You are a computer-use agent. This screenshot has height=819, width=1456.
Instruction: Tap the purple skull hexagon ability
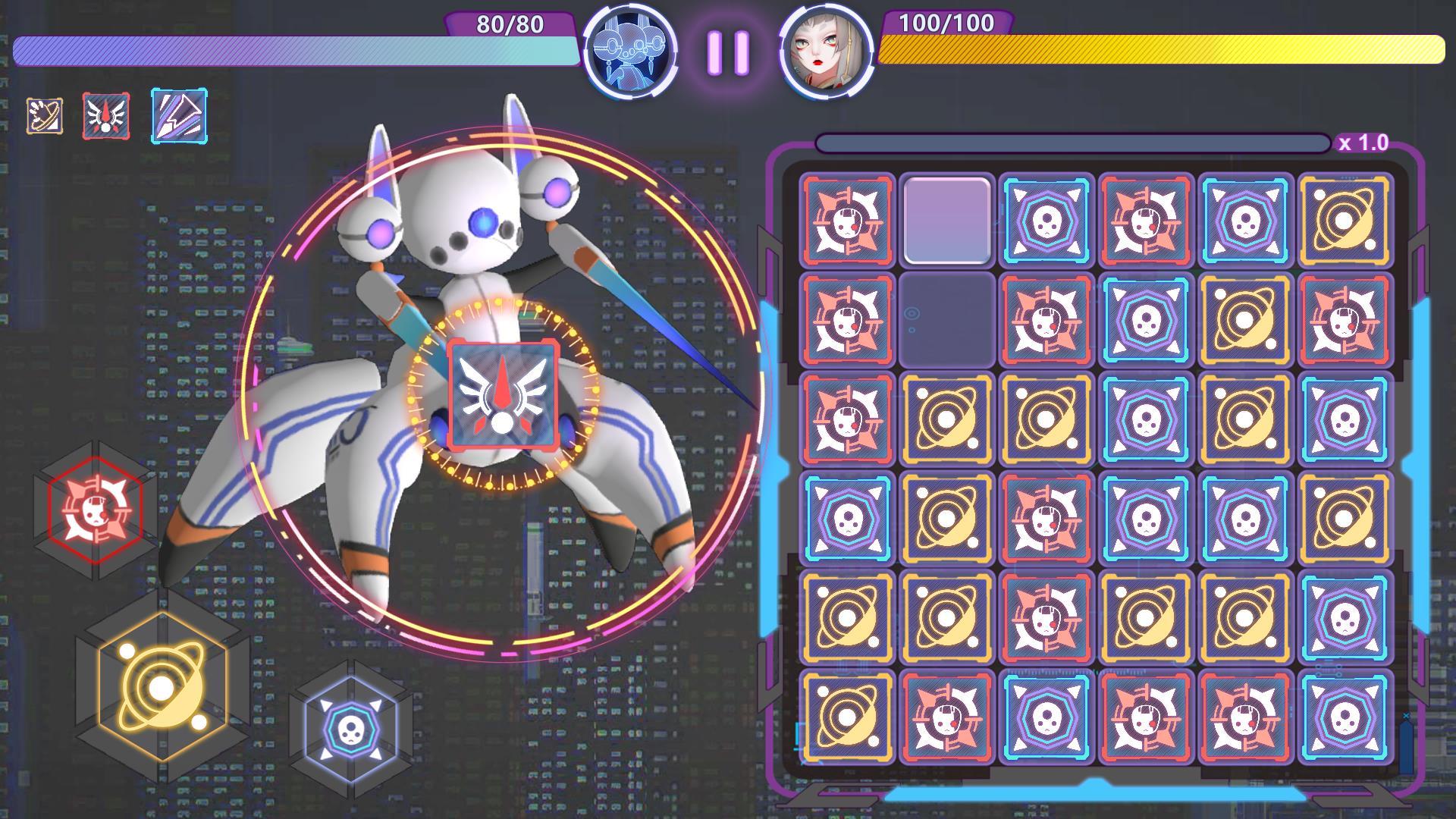click(353, 732)
